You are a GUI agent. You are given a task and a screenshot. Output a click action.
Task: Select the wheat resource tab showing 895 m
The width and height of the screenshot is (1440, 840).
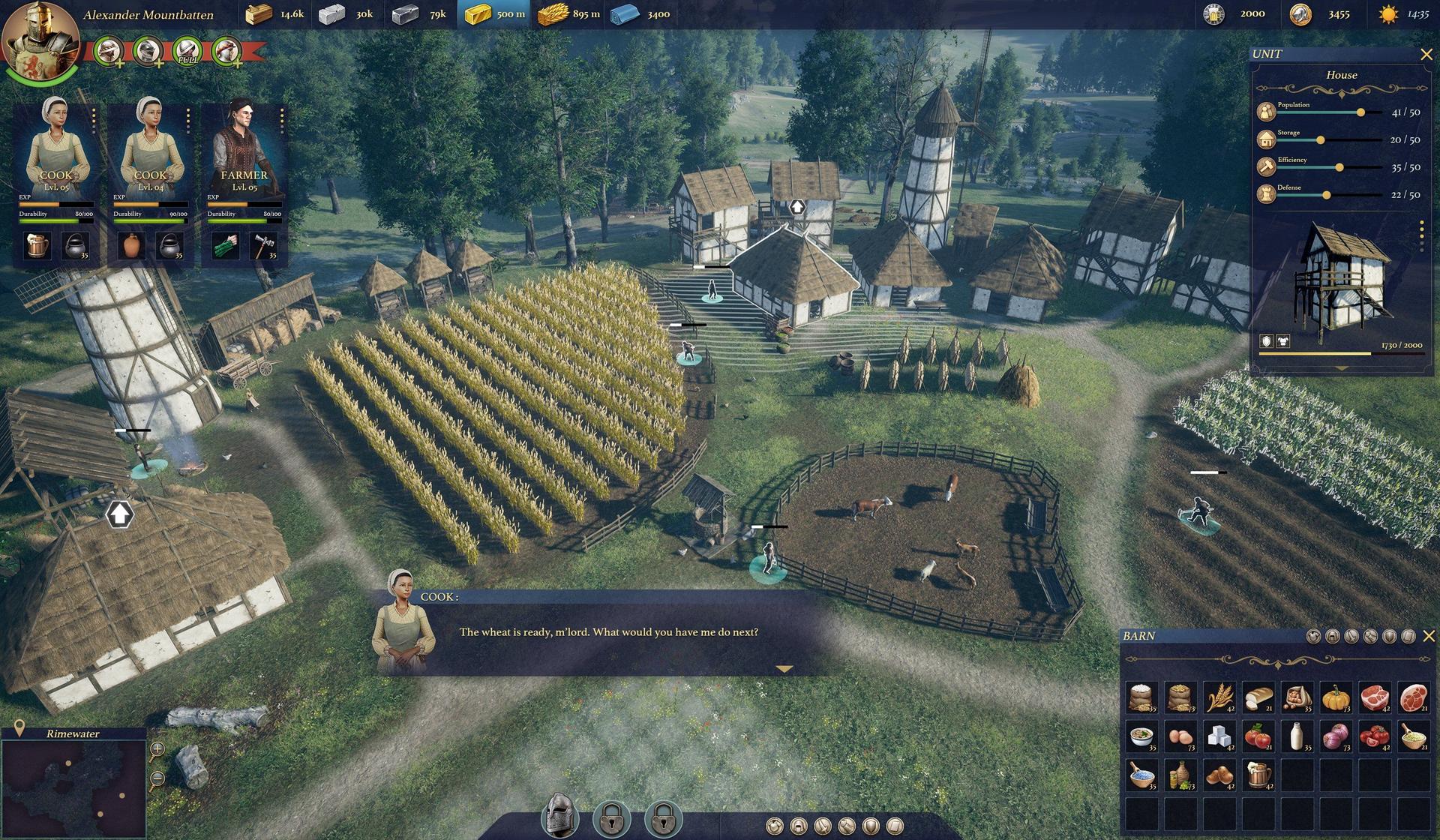point(568,13)
